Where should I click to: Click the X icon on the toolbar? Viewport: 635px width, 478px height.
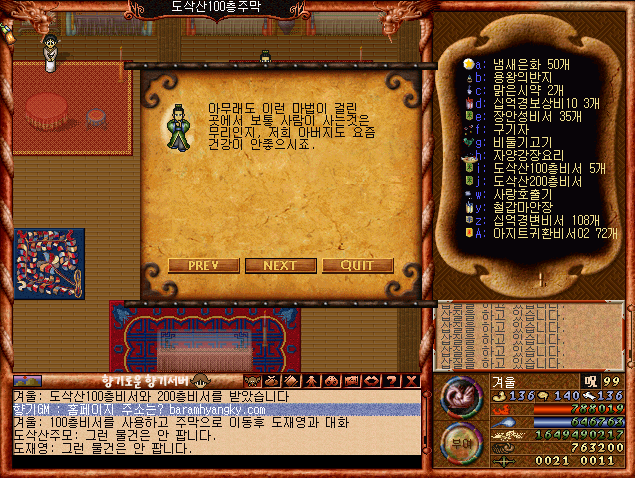[411, 381]
